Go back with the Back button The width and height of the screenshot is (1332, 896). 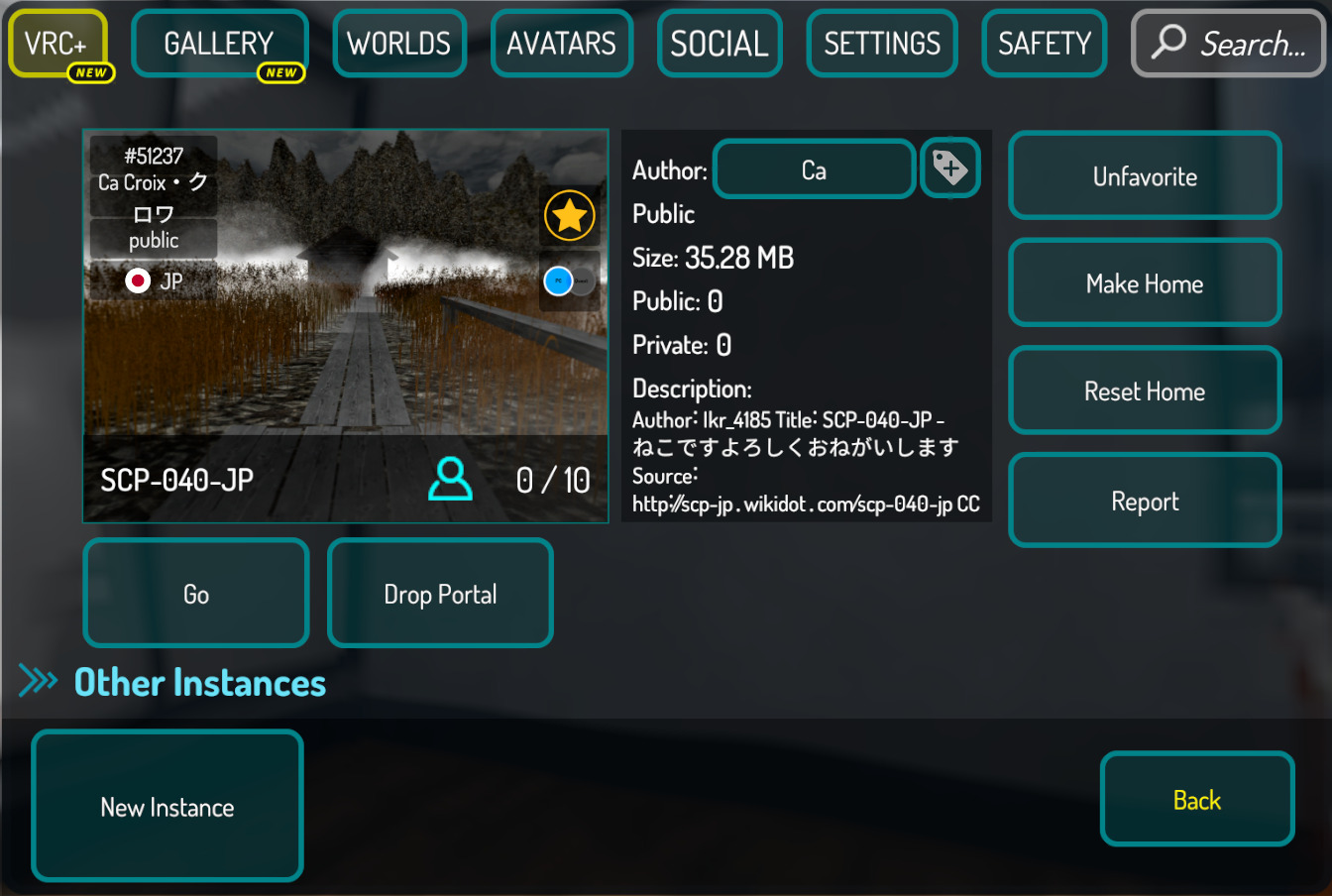tap(1197, 800)
